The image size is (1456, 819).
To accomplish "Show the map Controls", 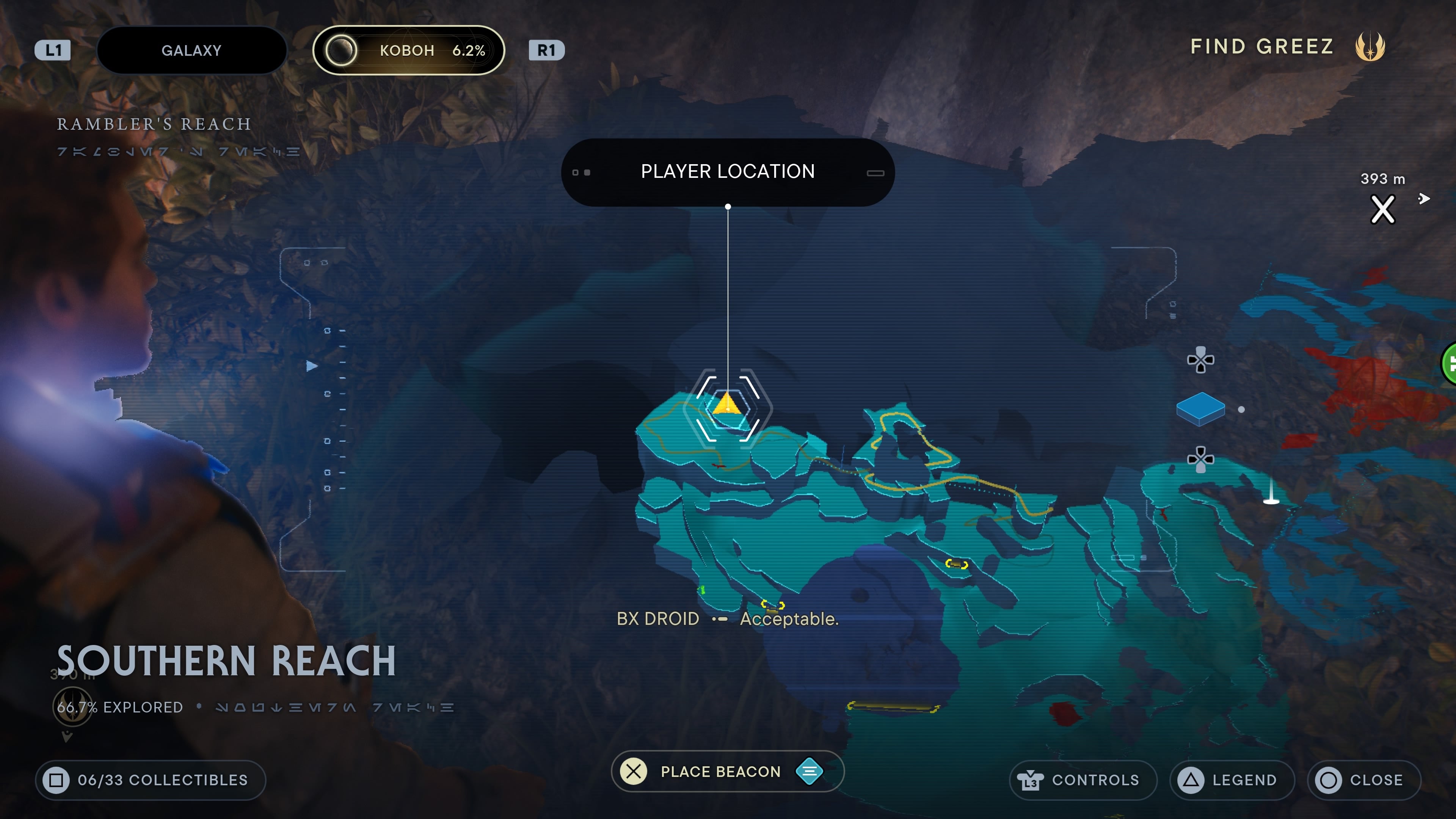I will [x=1083, y=780].
